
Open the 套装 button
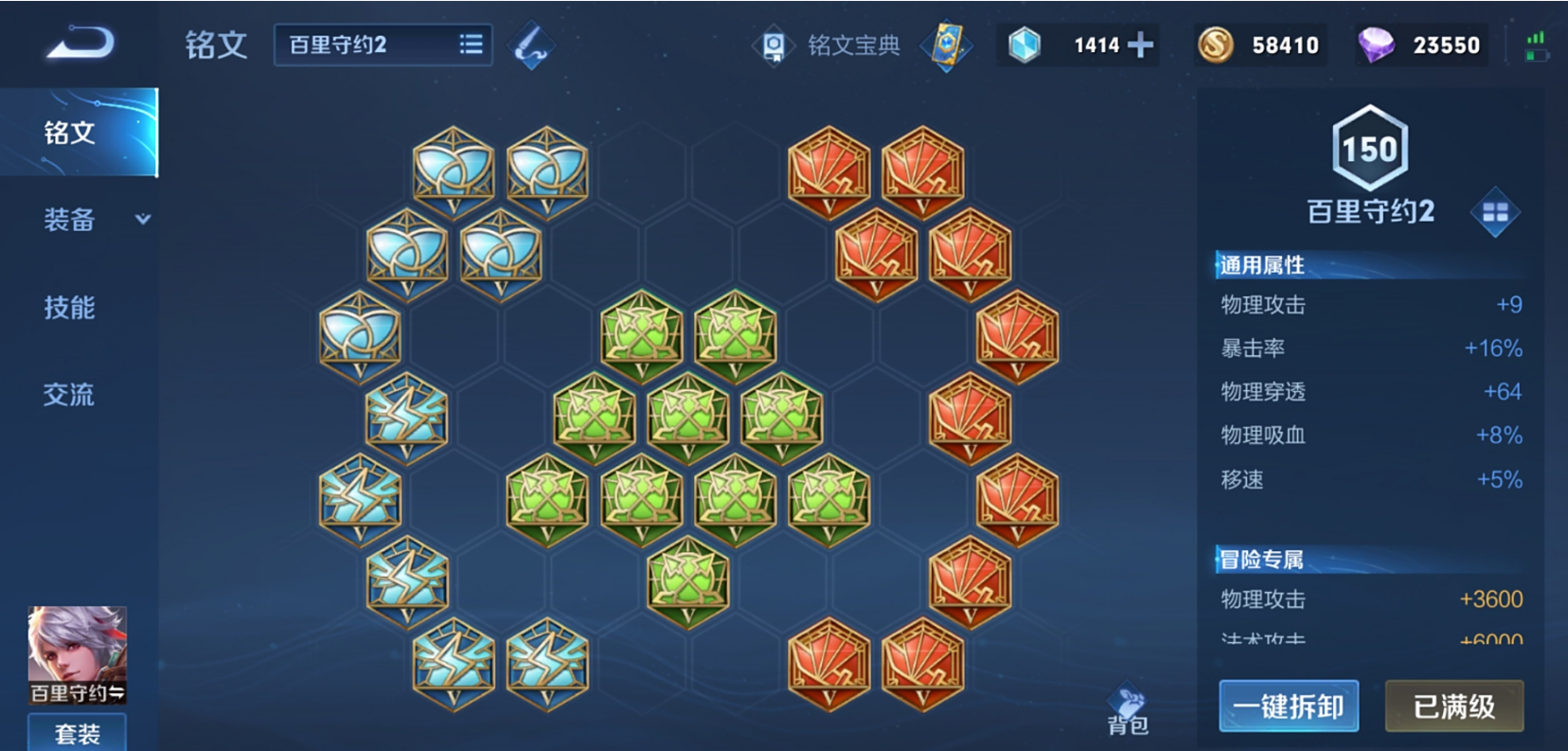pyautogui.click(x=77, y=734)
